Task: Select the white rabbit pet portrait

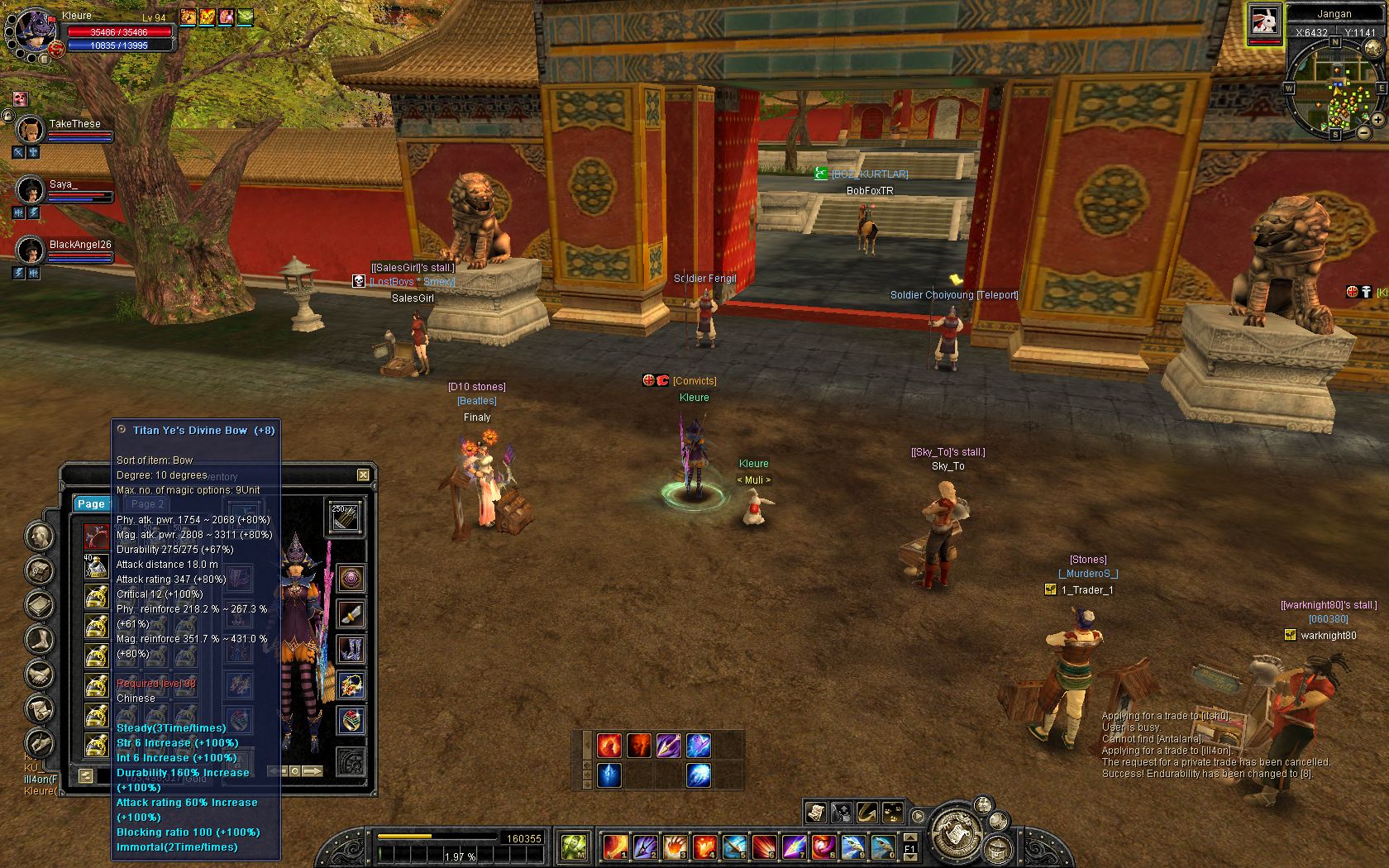Action: 1264,21
